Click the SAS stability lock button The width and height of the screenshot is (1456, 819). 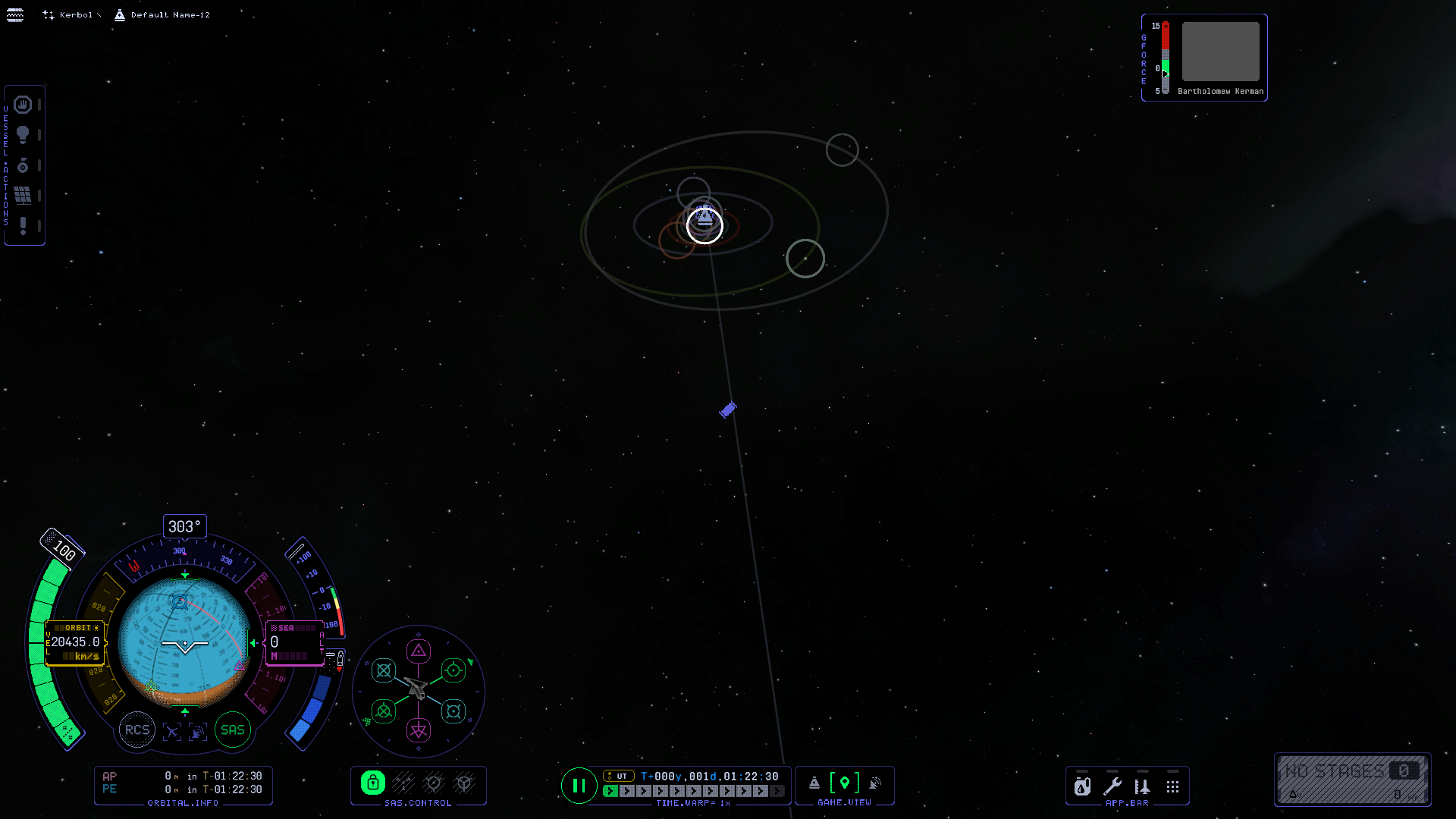click(x=373, y=783)
